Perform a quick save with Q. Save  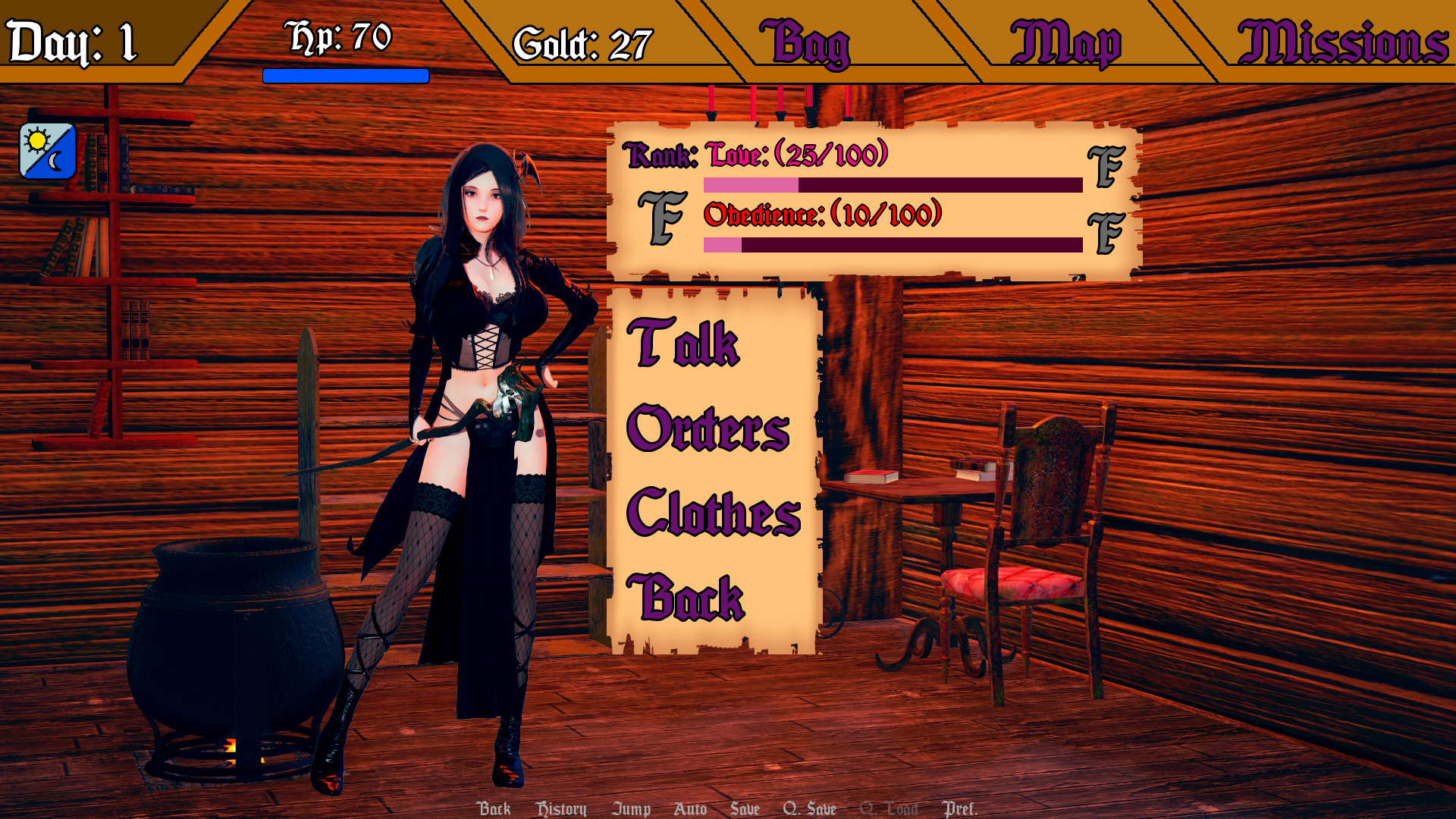click(x=809, y=809)
